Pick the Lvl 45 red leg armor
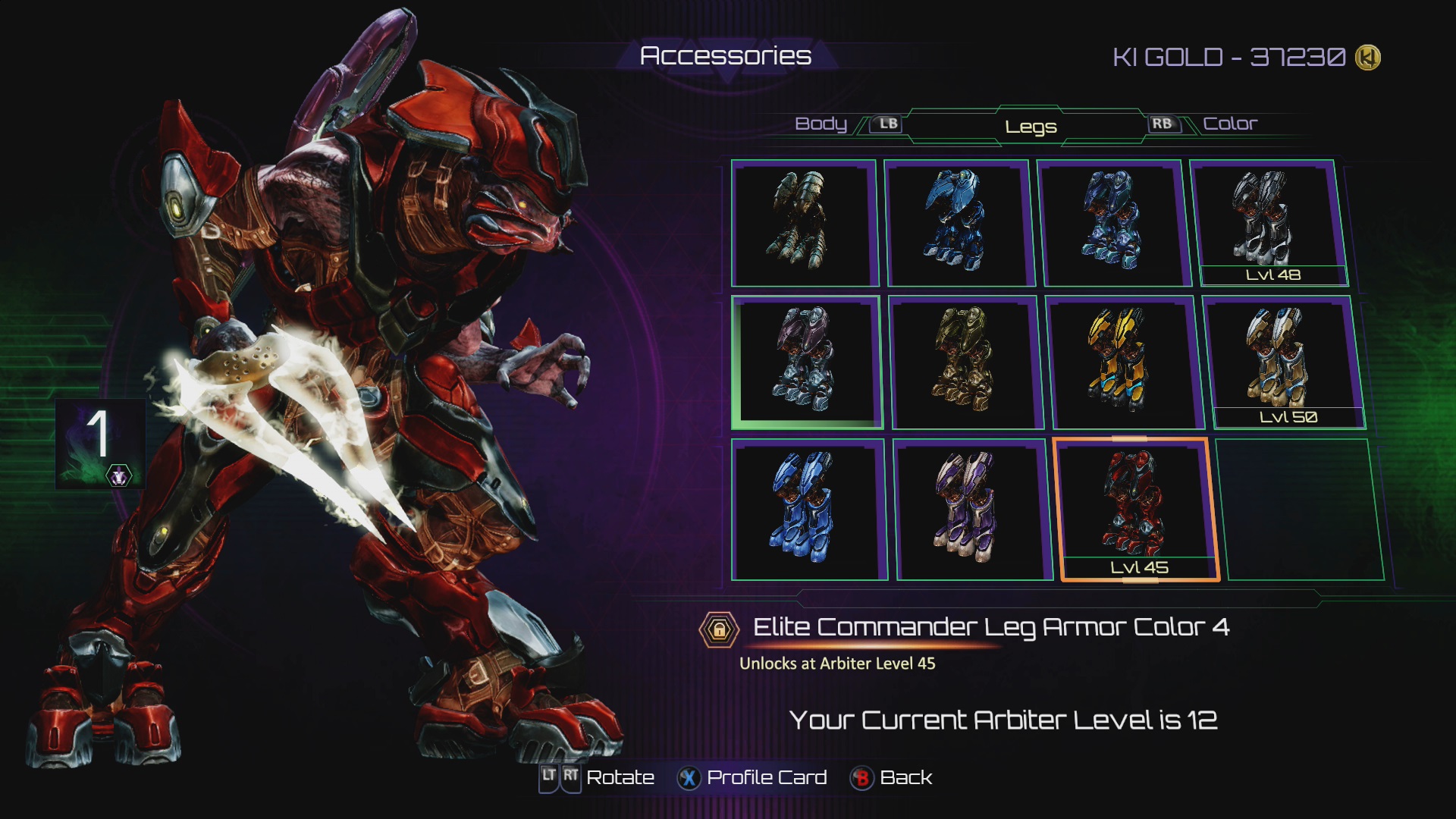 coord(1135,509)
